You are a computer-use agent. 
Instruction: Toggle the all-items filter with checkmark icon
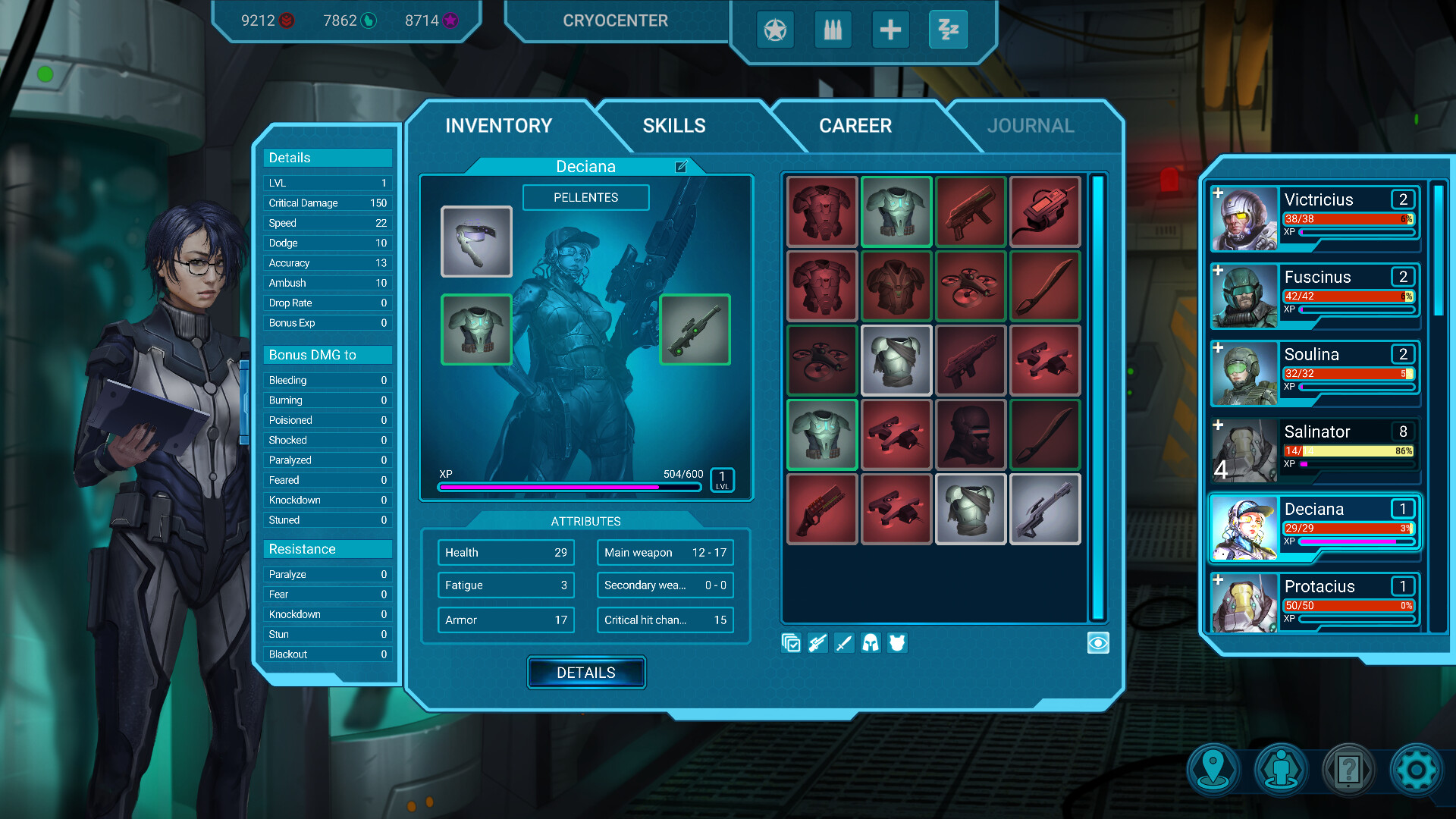tap(790, 643)
